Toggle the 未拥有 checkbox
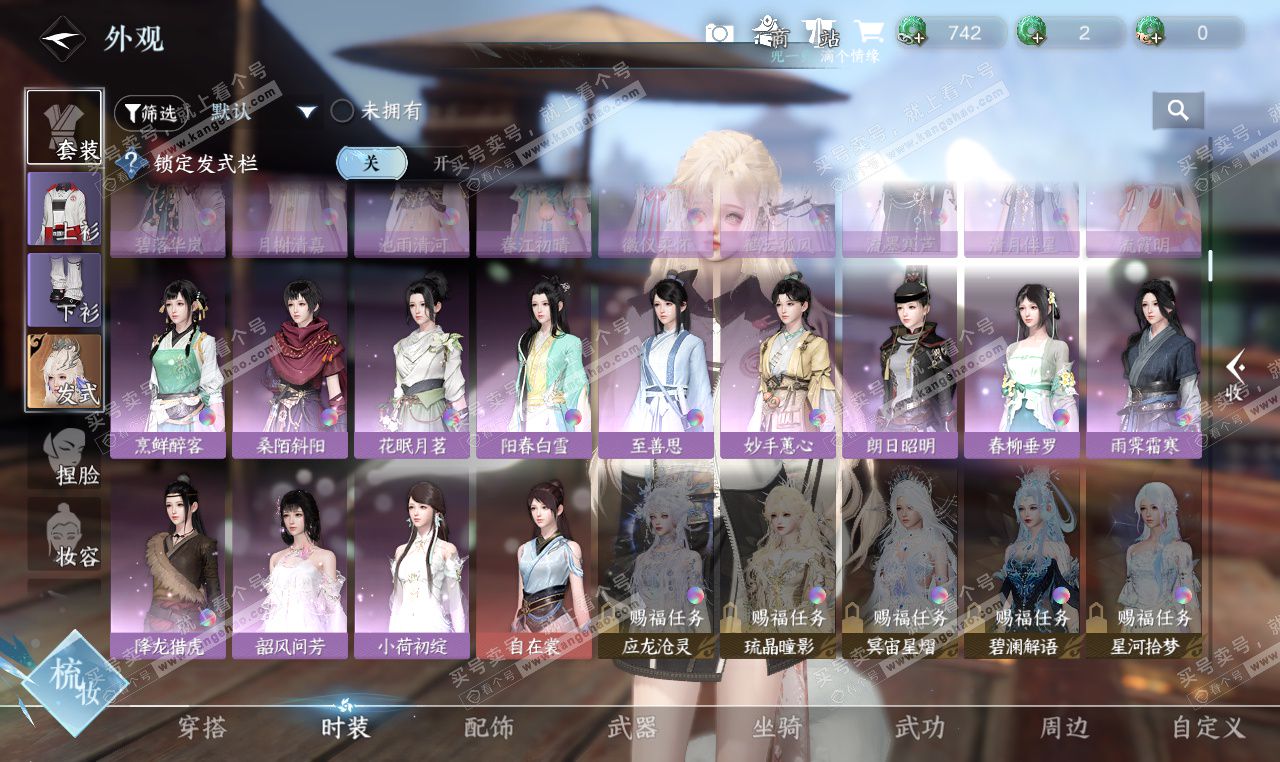 [x=342, y=111]
